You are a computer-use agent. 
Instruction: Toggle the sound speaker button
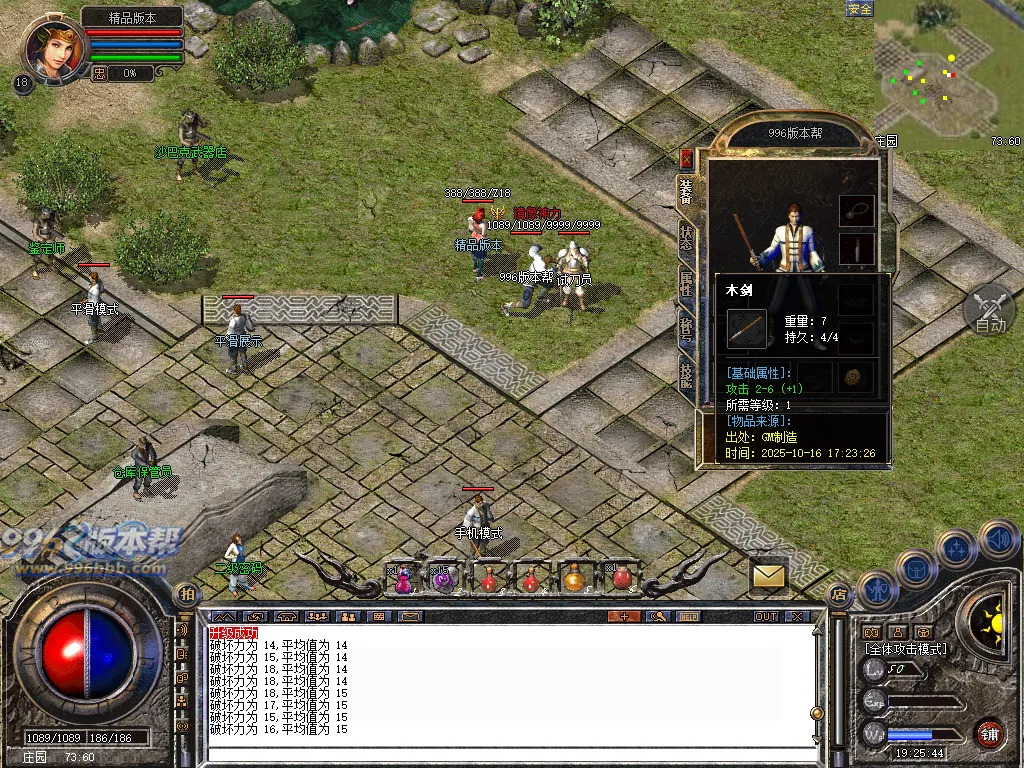coord(998,540)
